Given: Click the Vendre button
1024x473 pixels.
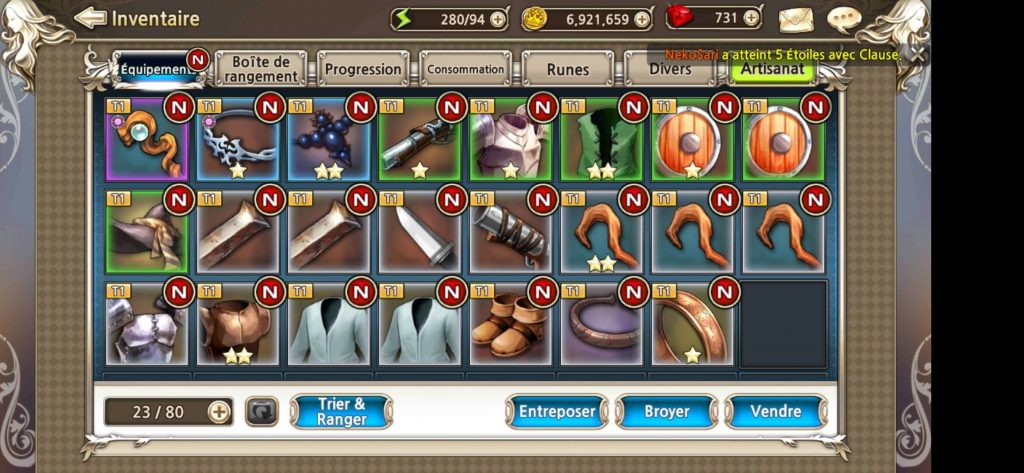Looking at the screenshot, I should click(x=775, y=411).
